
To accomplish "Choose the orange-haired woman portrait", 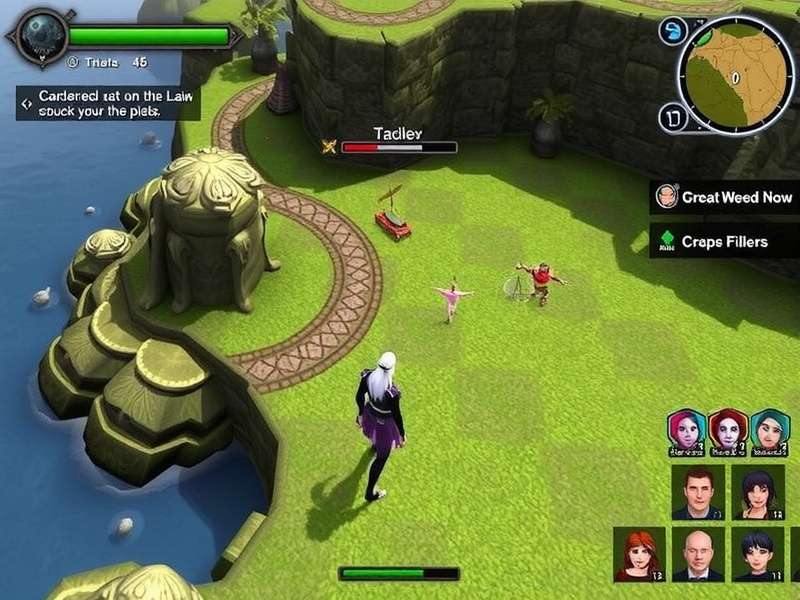I will (x=639, y=554).
